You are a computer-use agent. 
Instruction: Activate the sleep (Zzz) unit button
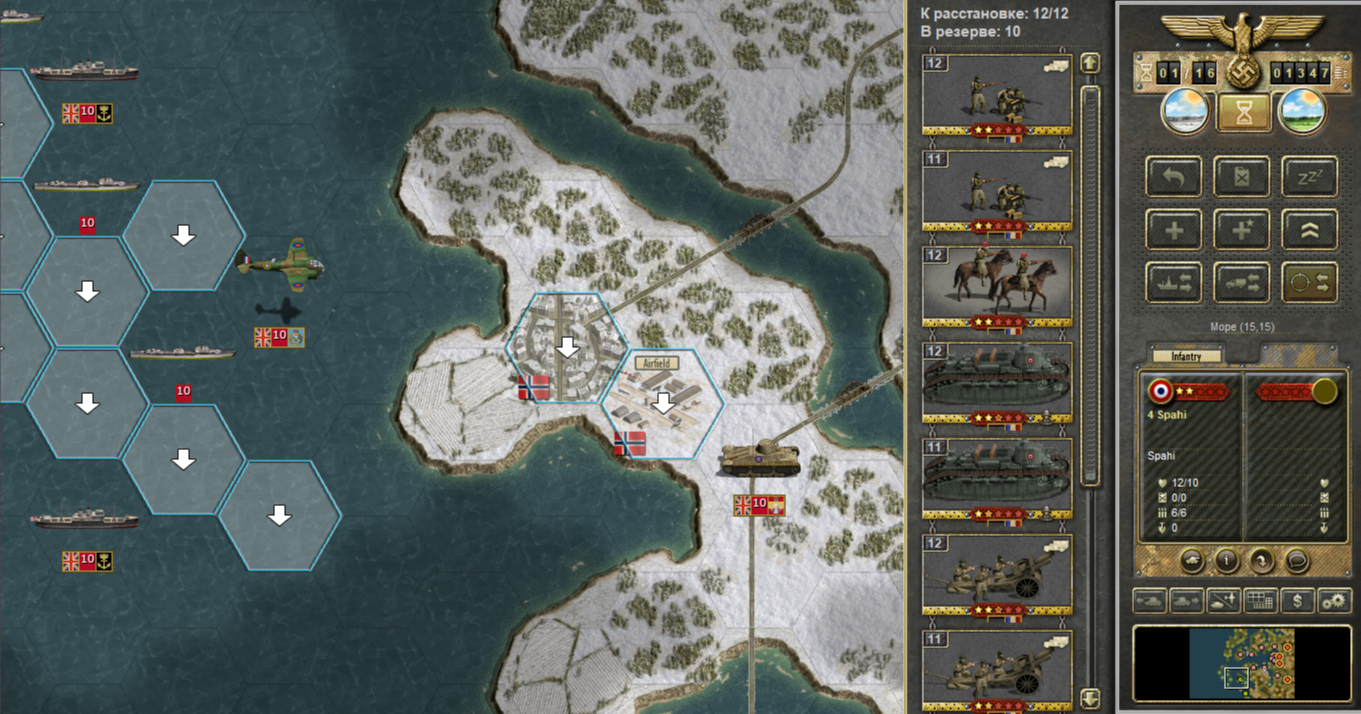click(1309, 178)
